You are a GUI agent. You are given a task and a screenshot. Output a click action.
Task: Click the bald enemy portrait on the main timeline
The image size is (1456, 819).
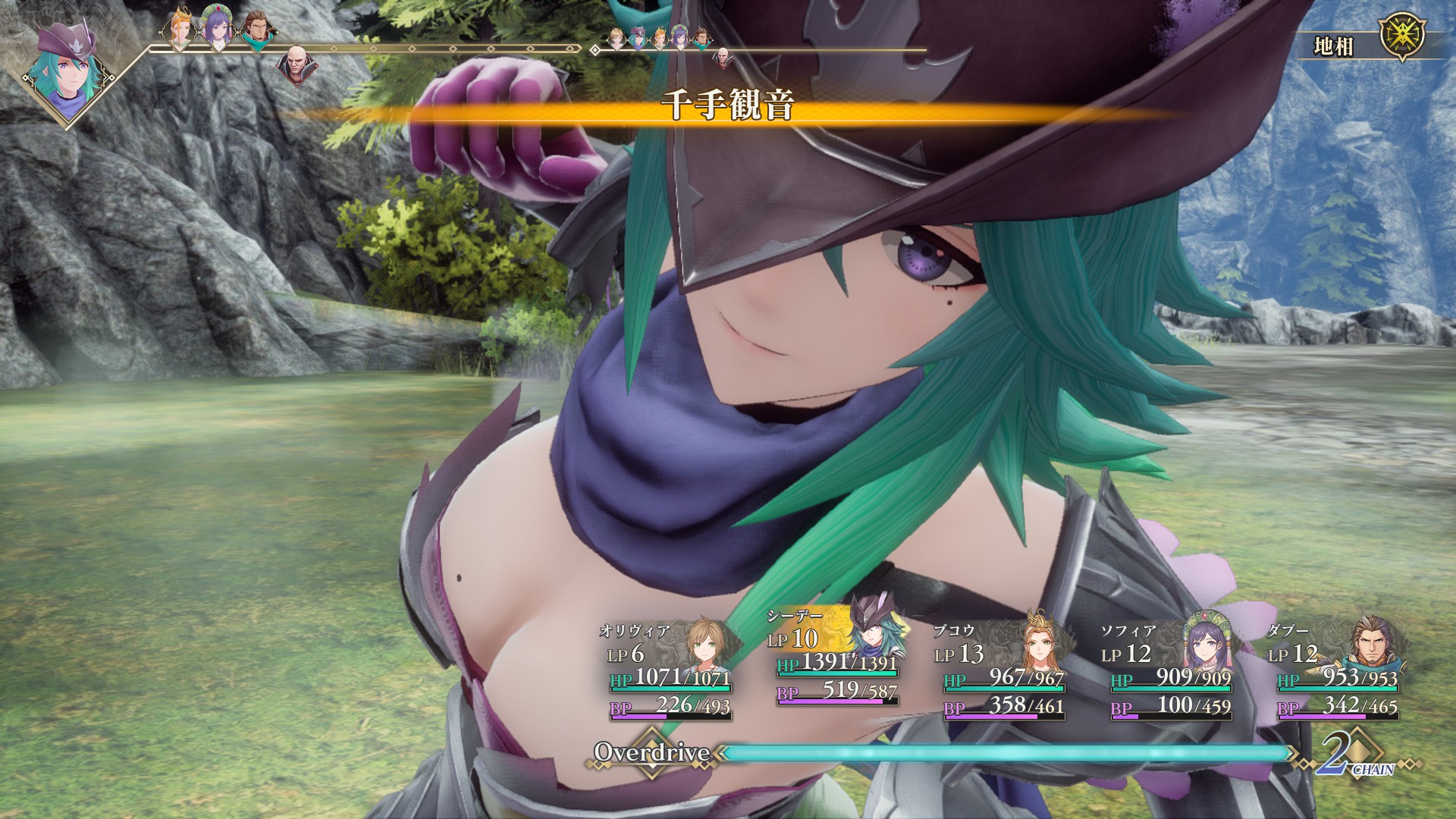(x=297, y=63)
